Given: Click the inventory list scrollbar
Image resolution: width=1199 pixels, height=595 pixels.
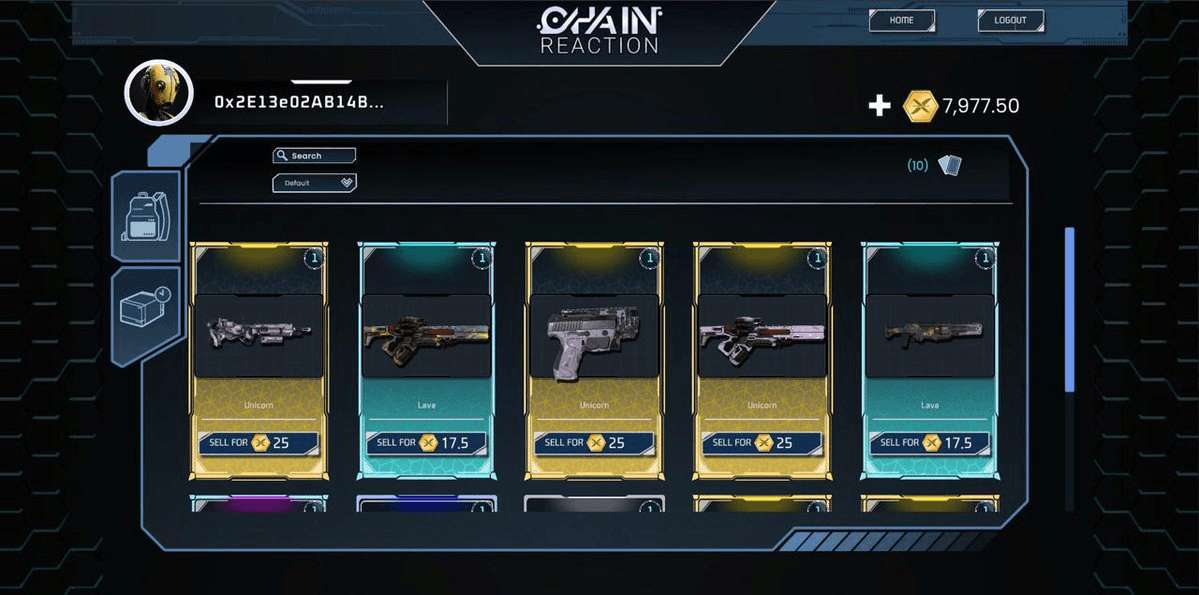Looking at the screenshot, I should [x=1069, y=310].
